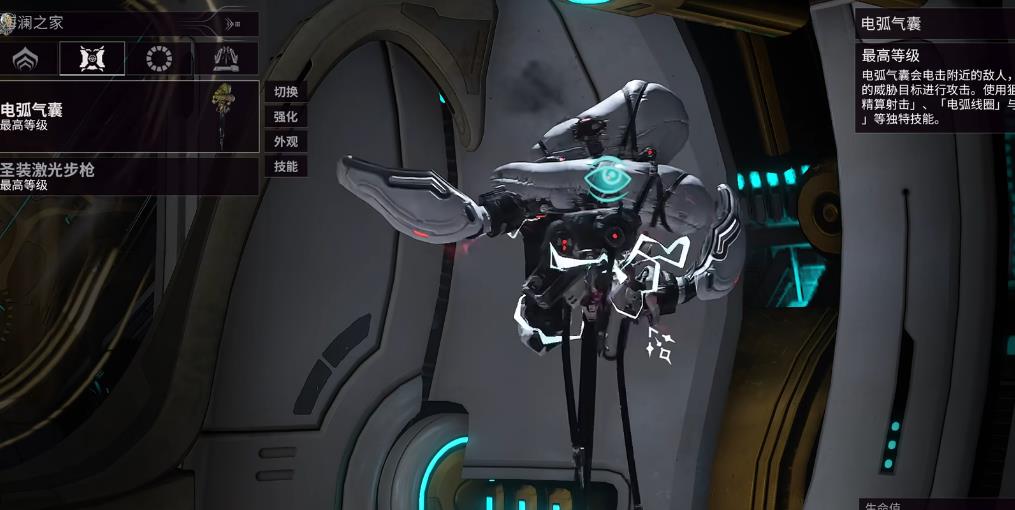Switch to the winged vehicle tab
The height and width of the screenshot is (510, 1015).
[x=225, y=59]
